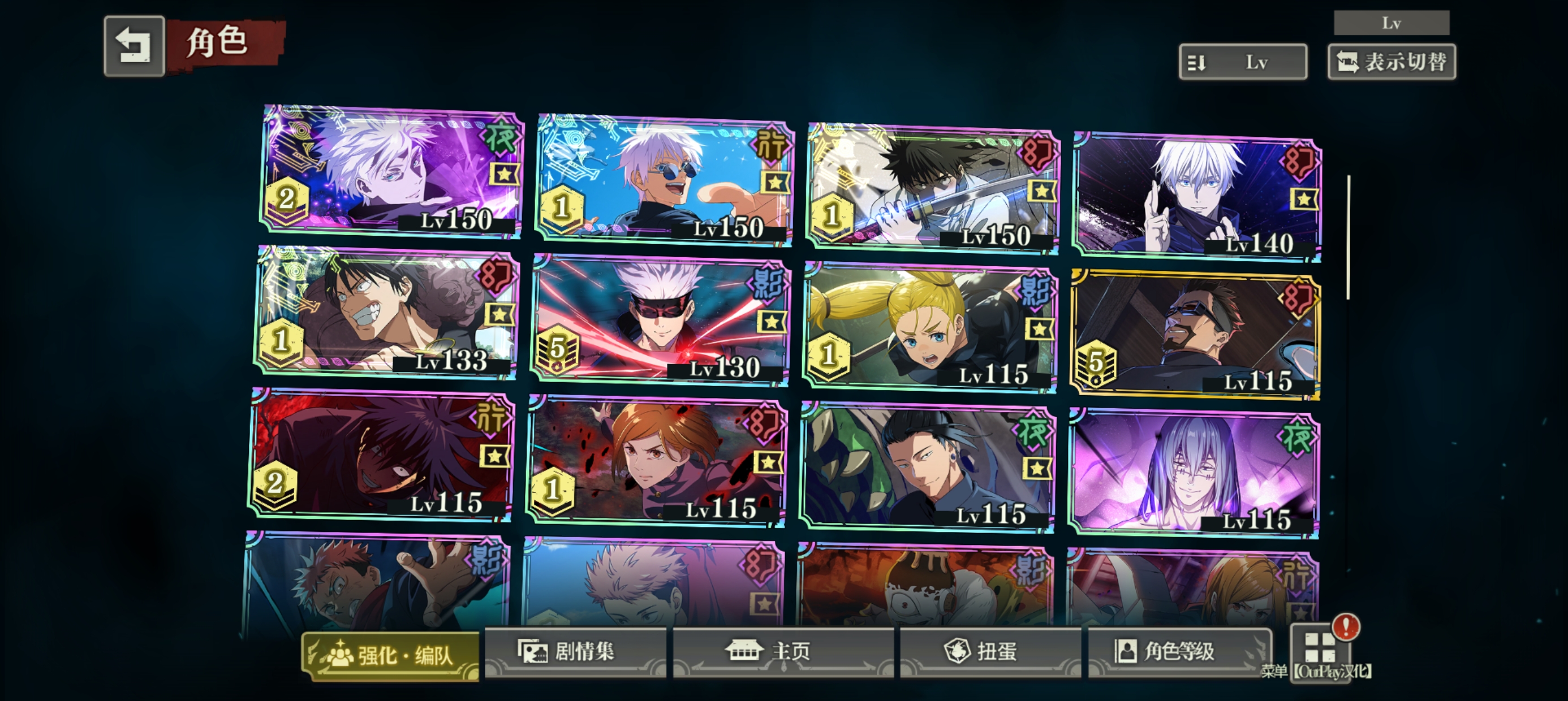
Task: Pick the blonde ponytail Lv115 character card
Action: (x=930, y=327)
